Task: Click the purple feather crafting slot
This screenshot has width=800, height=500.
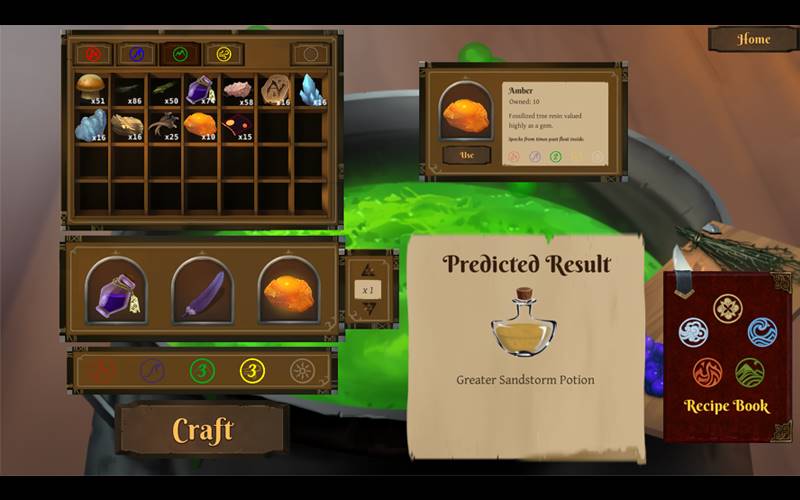Action: pyautogui.click(x=202, y=290)
